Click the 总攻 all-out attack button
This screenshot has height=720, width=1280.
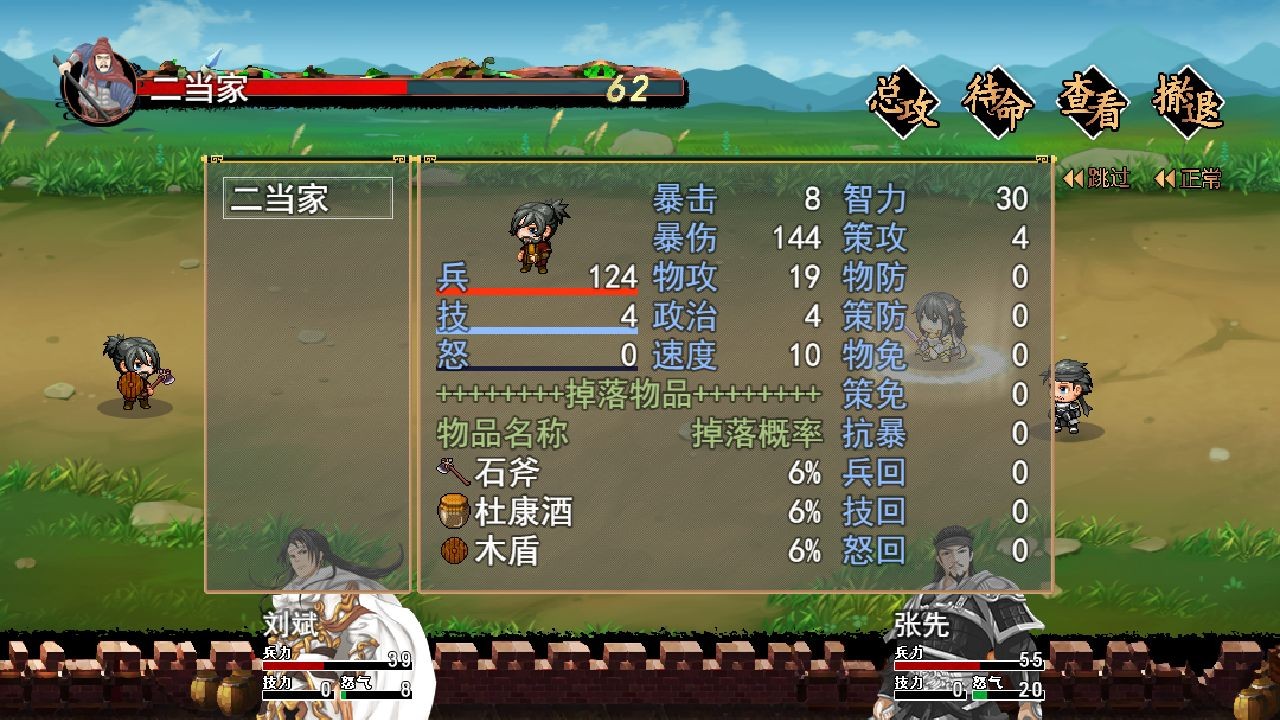[x=904, y=103]
